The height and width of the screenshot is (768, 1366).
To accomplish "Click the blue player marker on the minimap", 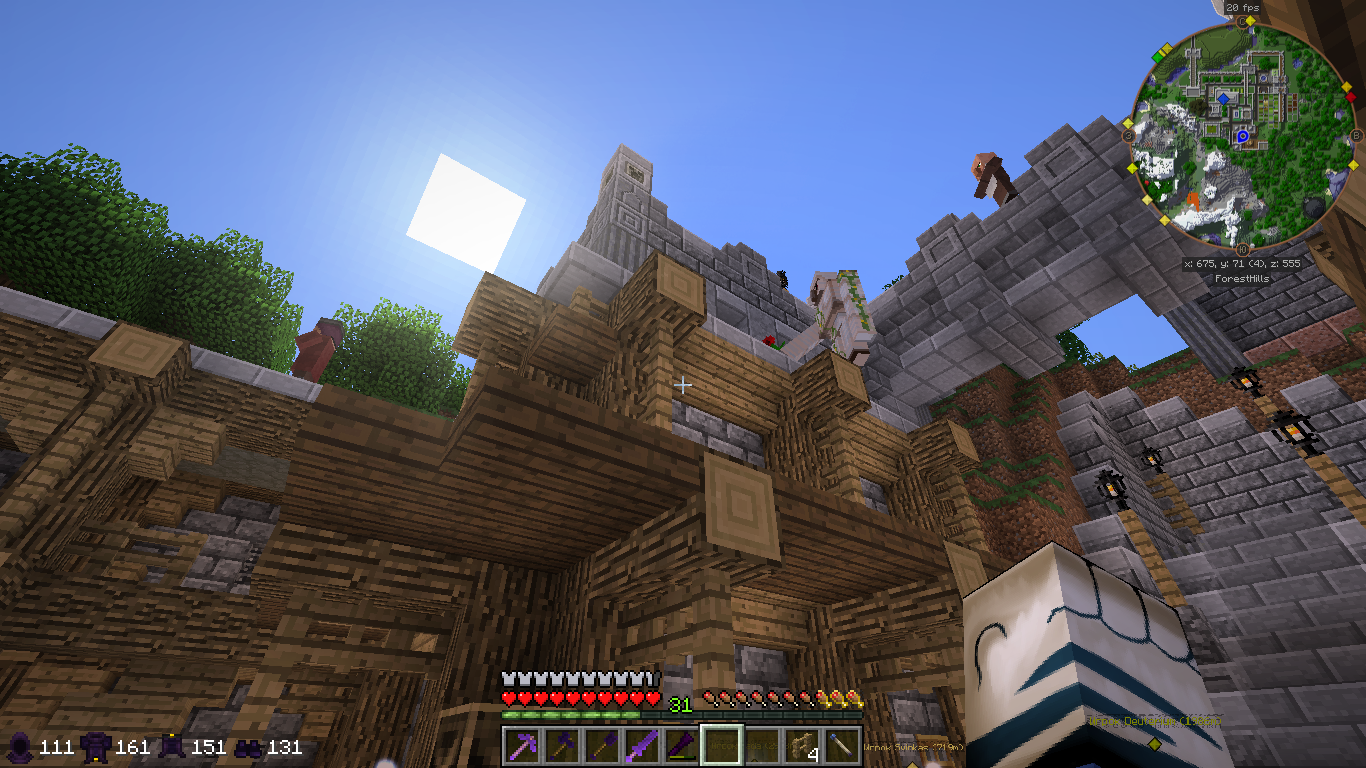I will pyautogui.click(x=1243, y=136).
